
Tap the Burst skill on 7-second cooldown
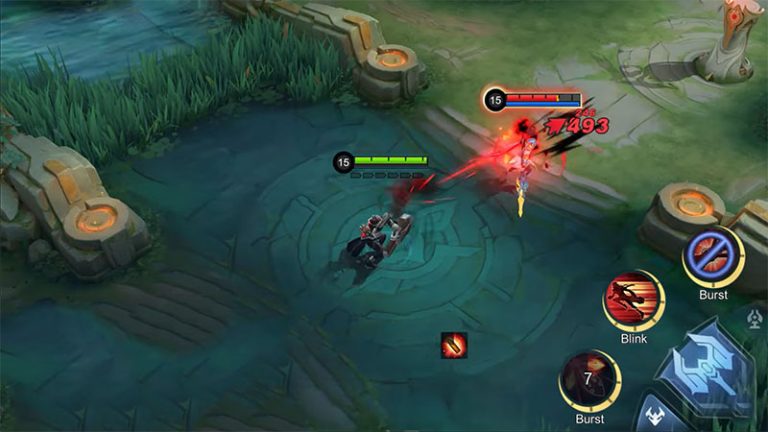coord(590,381)
